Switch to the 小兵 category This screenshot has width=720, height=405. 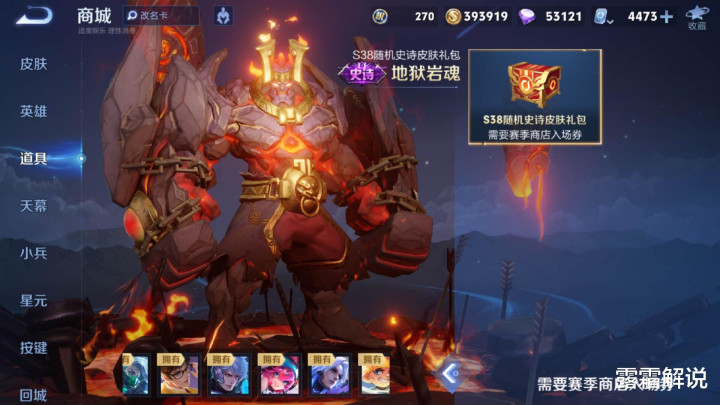(x=33, y=253)
